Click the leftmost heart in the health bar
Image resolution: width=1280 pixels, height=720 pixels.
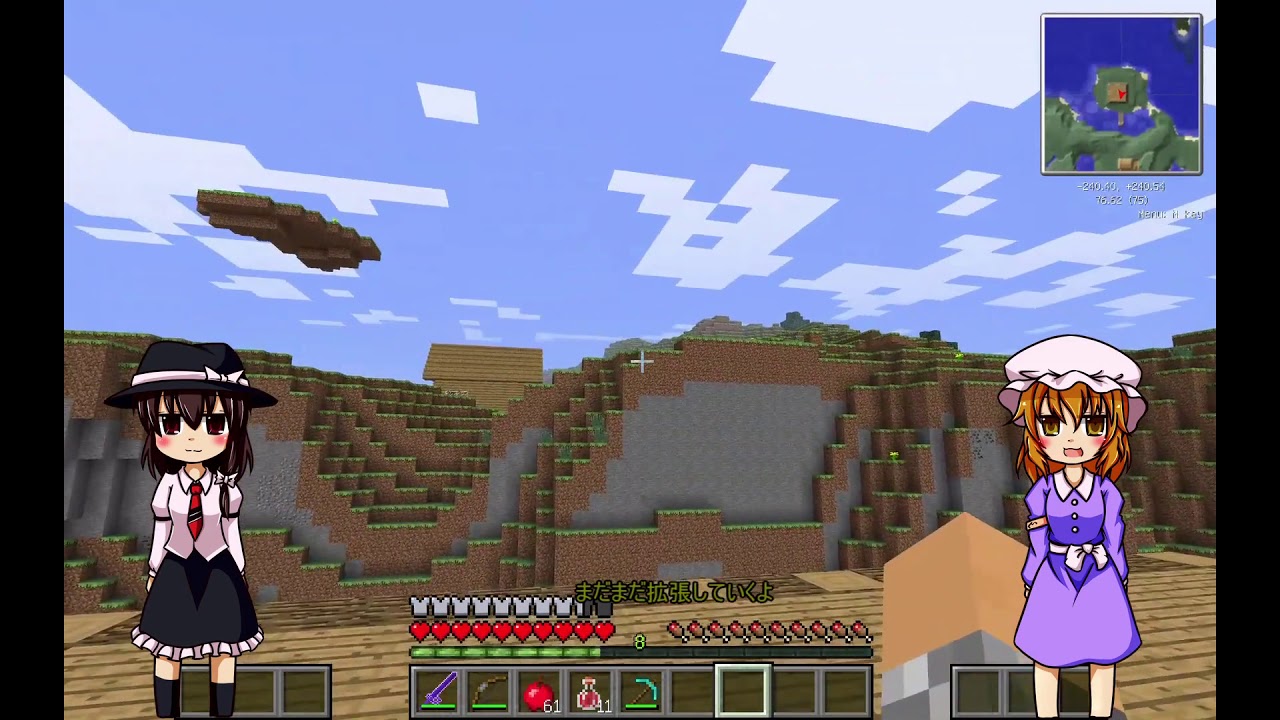point(418,631)
